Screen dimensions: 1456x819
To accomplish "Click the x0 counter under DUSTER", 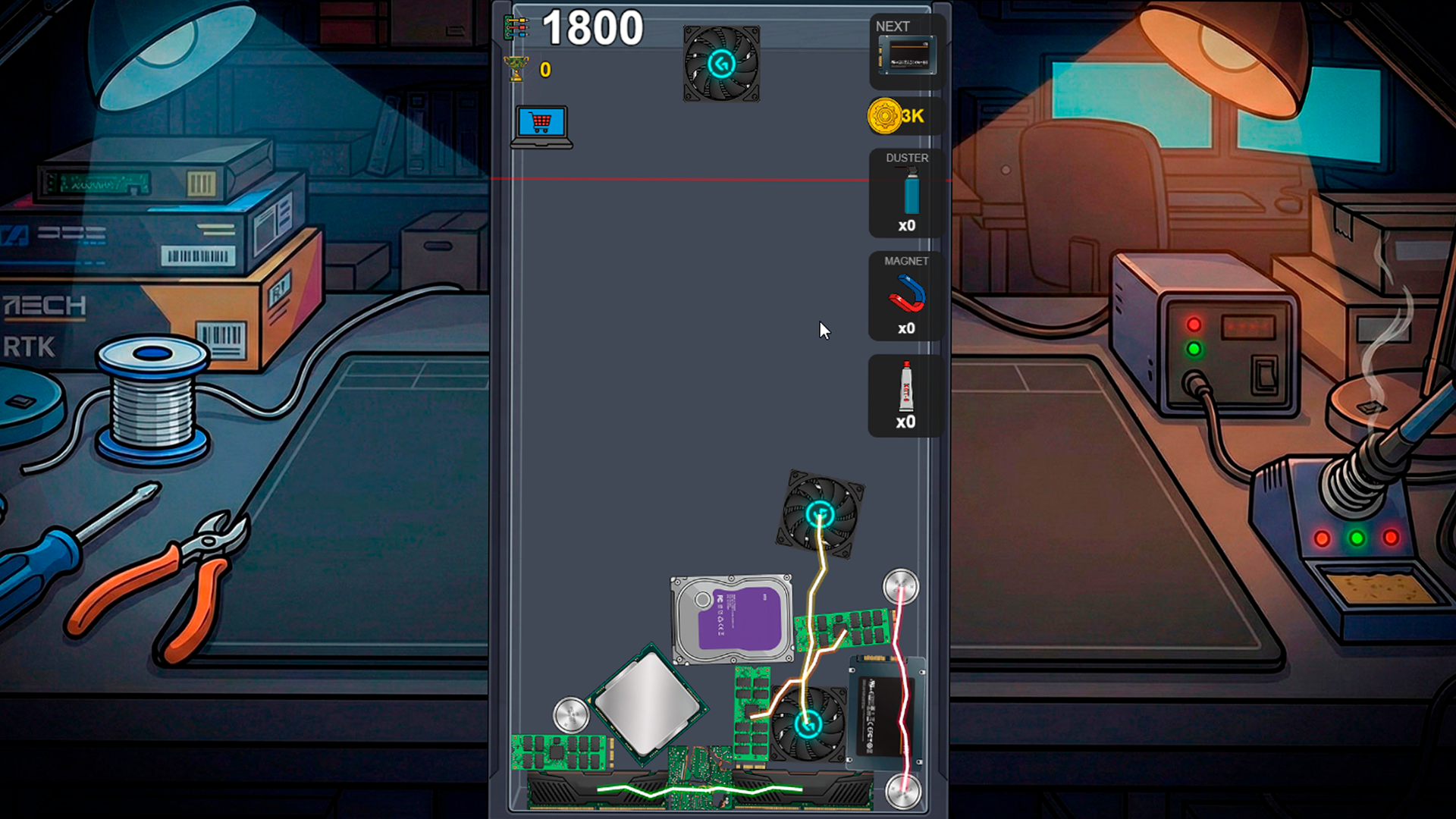I will click(x=908, y=225).
